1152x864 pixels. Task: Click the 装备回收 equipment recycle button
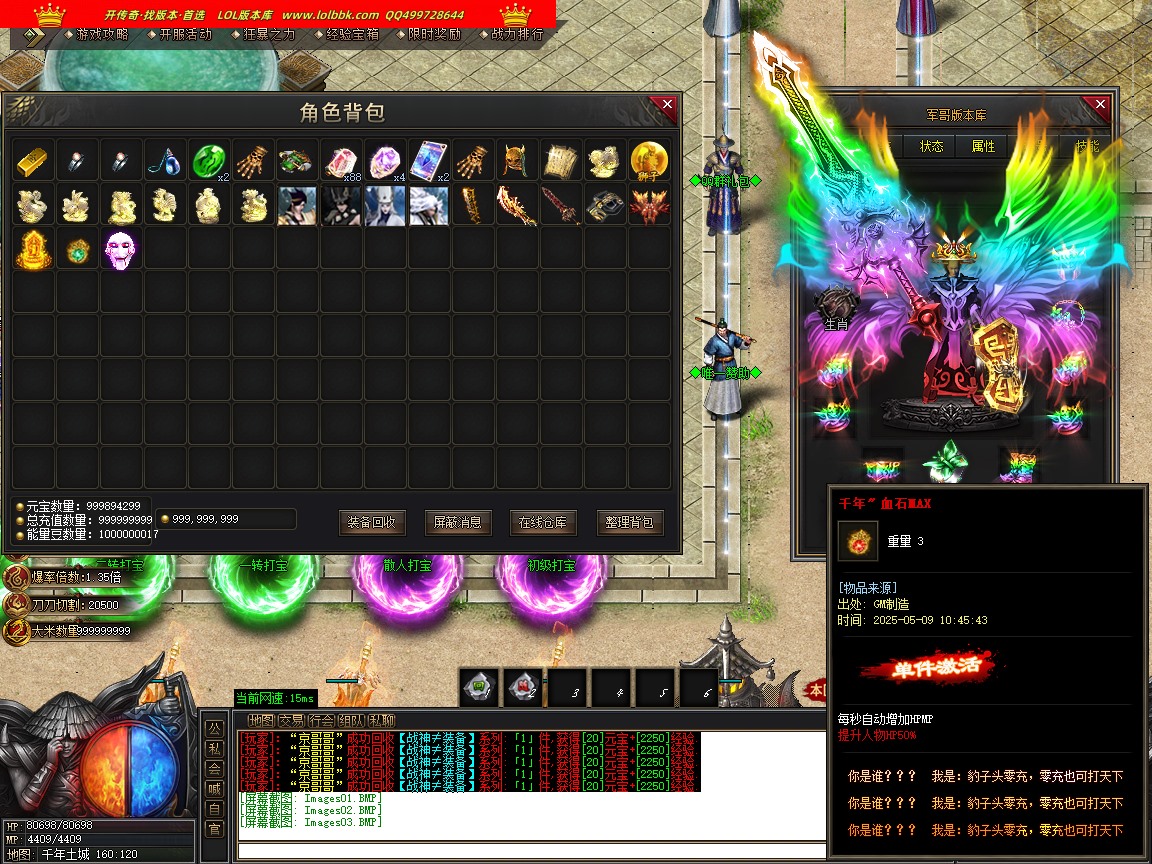pyautogui.click(x=372, y=522)
